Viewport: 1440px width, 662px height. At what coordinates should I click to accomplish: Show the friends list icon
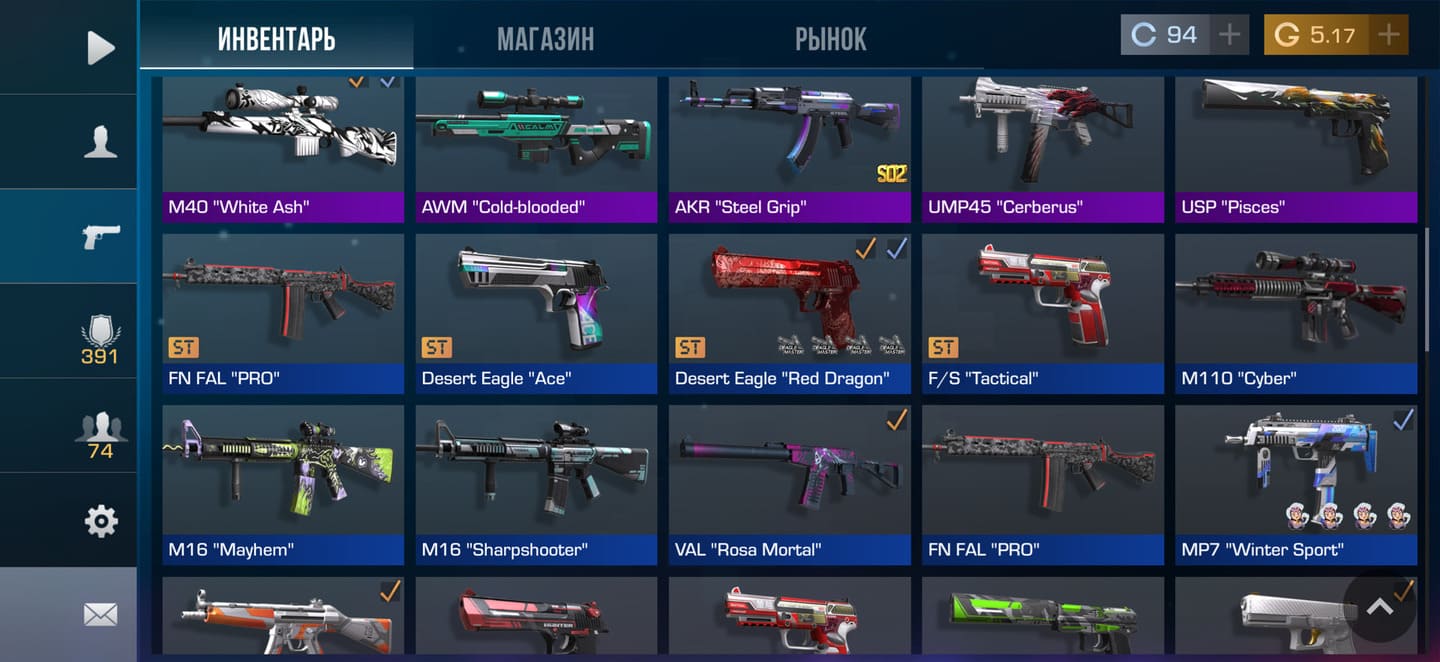coord(100,432)
